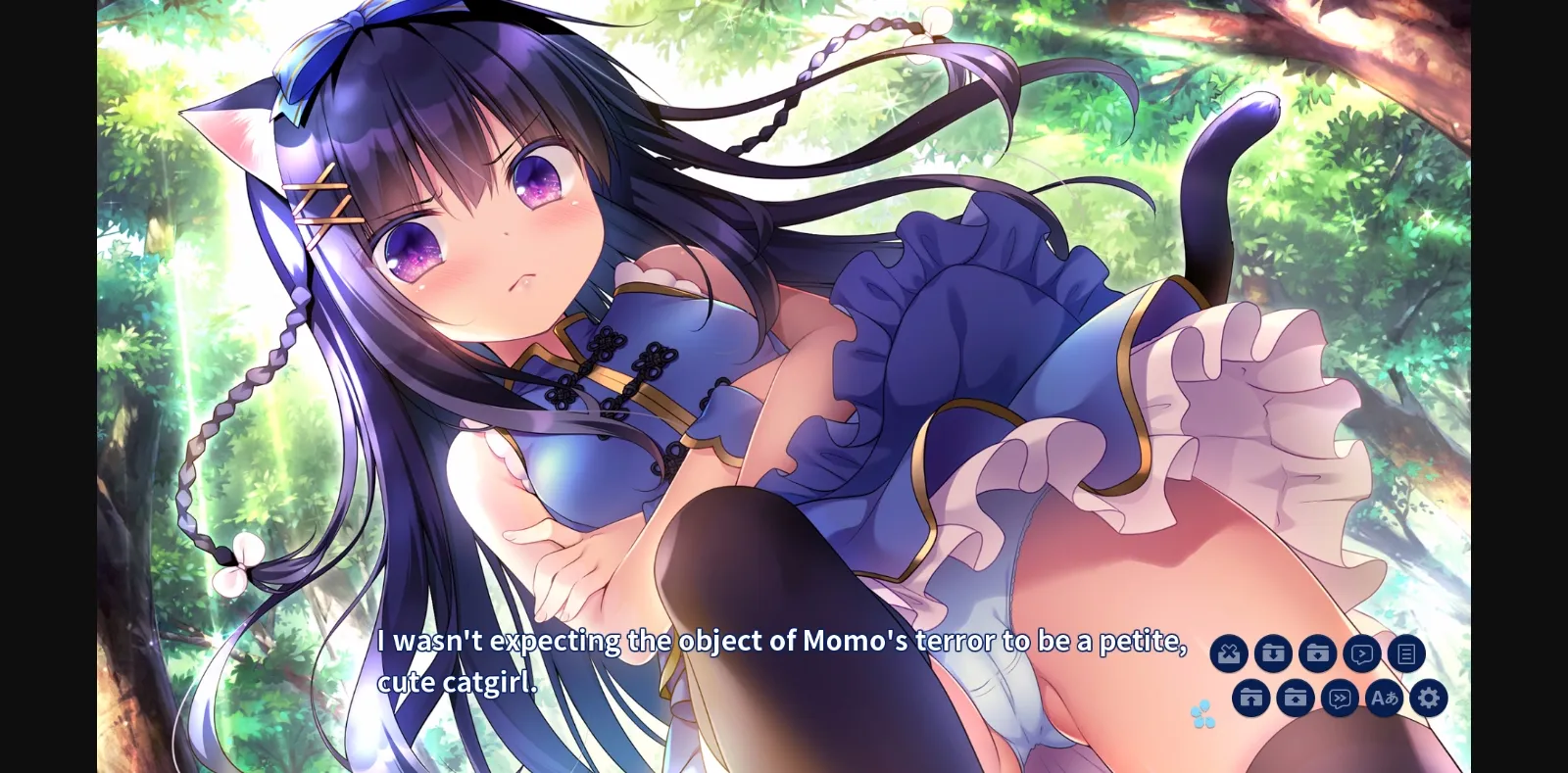Click the lined-document backlog icon
The height and width of the screenshot is (773, 1568).
coord(1407,652)
